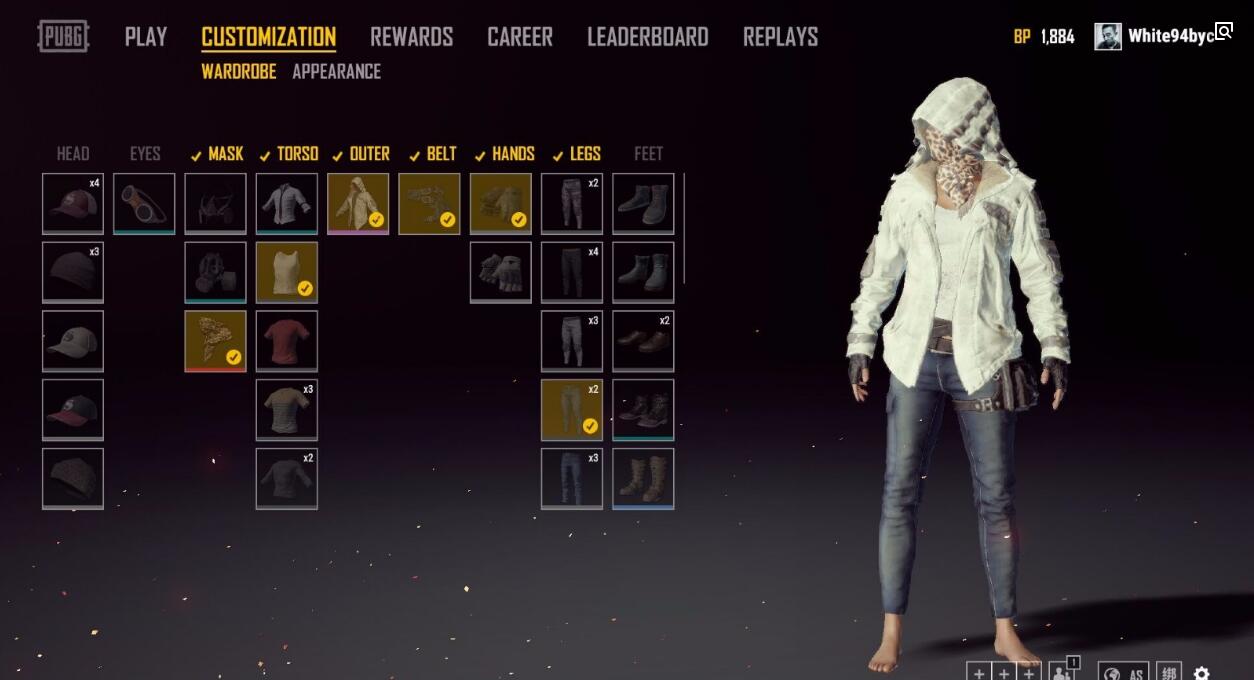The height and width of the screenshot is (680, 1254).
Task: Show the LEADERBOARD
Action: [647, 37]
